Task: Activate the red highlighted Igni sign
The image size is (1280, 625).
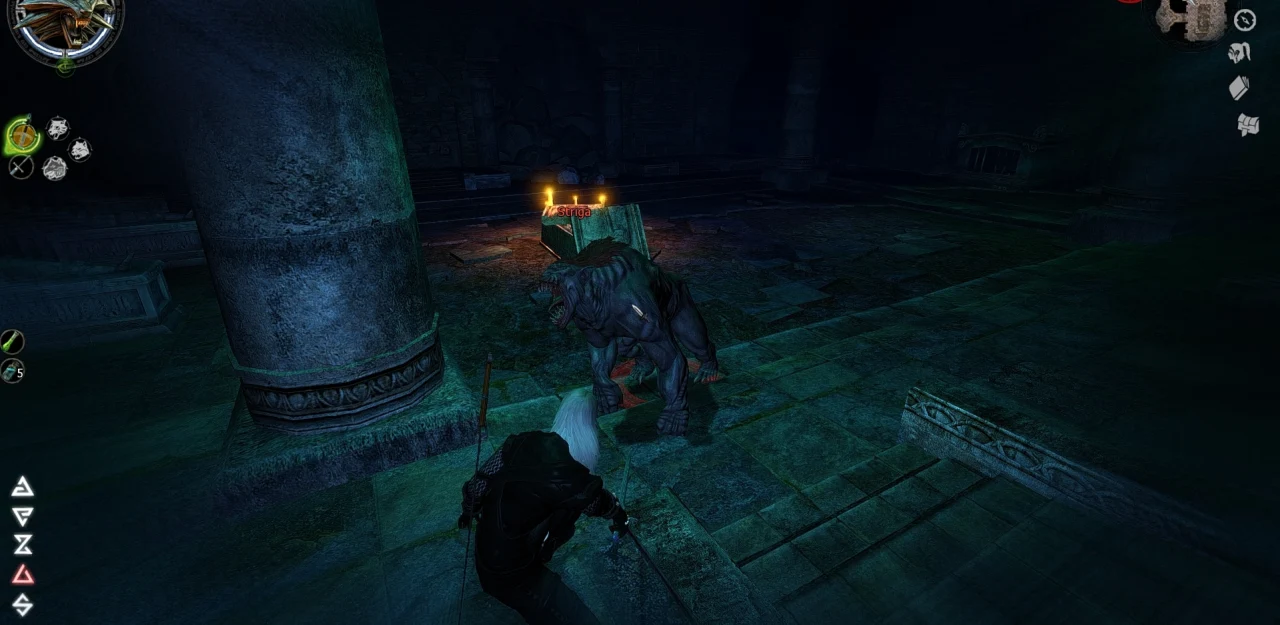Action: 22,575
